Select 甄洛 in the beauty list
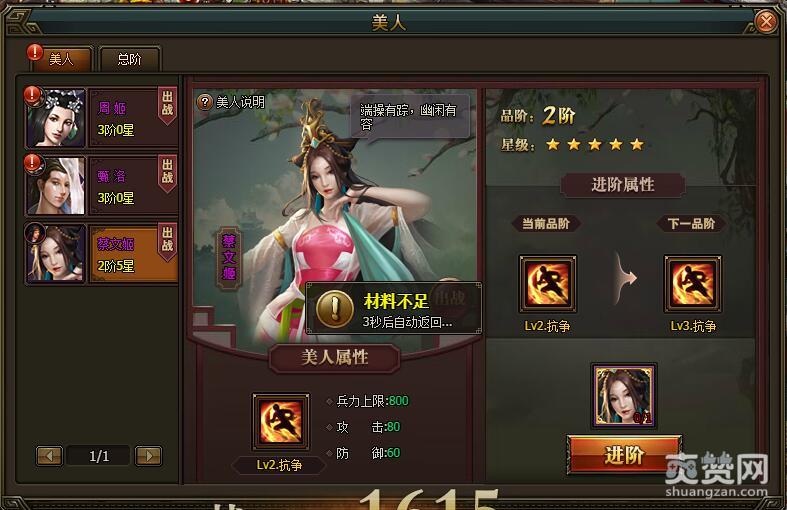This screenshot has height=510, width=787. click(110, 185)
